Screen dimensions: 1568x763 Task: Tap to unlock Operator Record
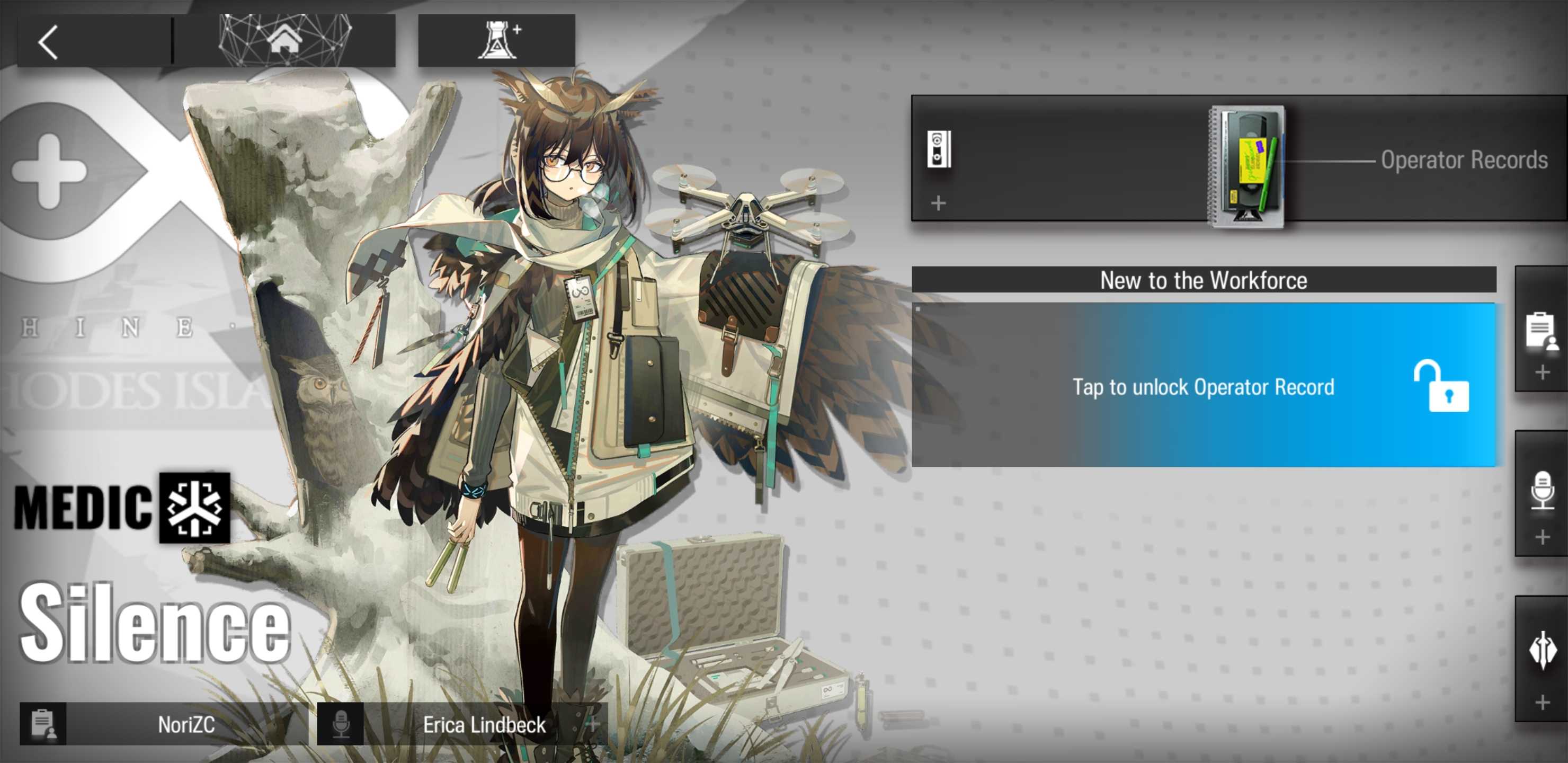tap(1204, 386)
